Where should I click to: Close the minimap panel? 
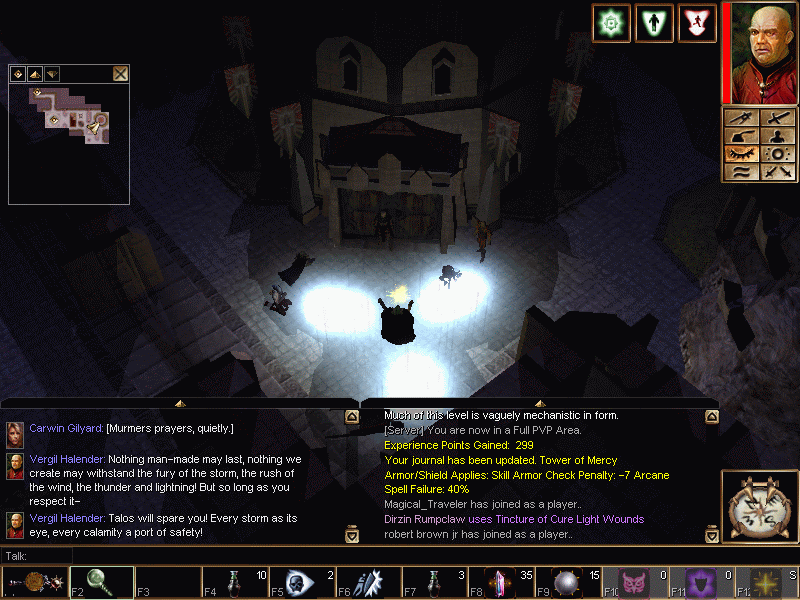coord(120,73)
